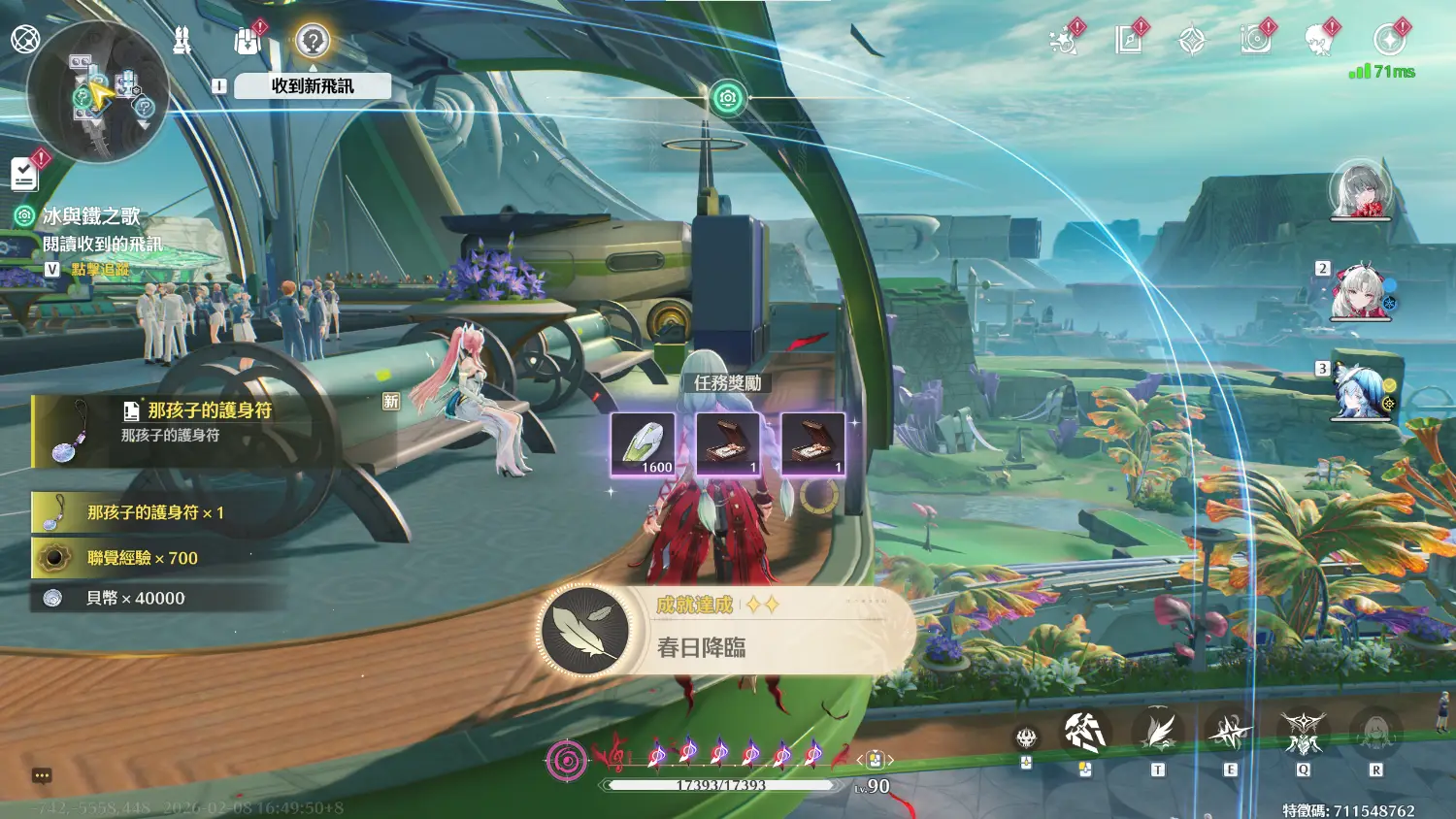
Task: Open the backpack inventory icon
Action: (248, 41)
